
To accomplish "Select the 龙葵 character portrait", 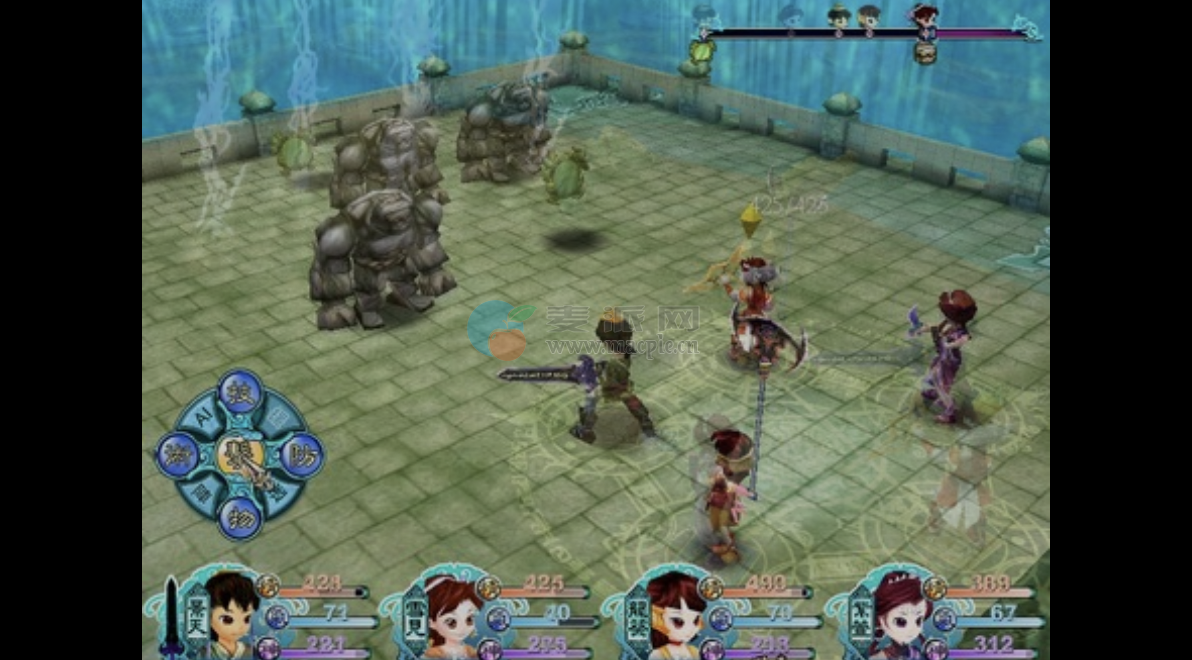I will pos(676,612).
